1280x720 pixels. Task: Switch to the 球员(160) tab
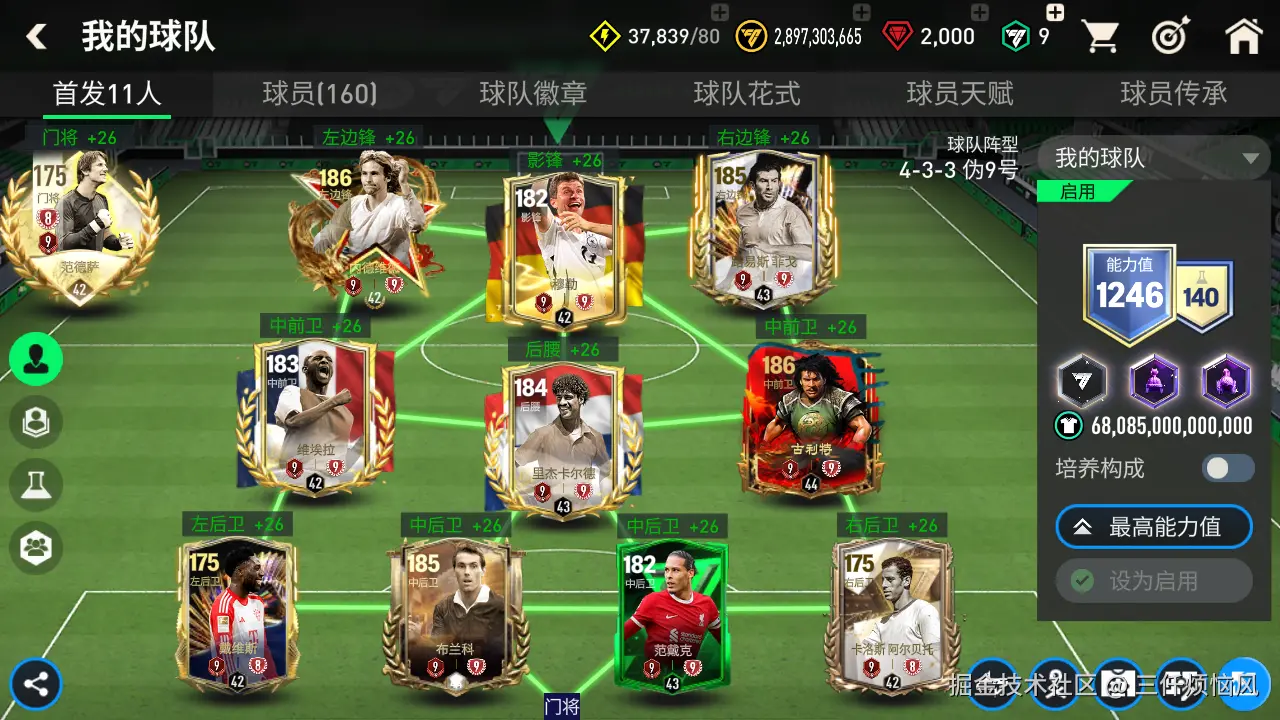pyautogui.click(x=320, y=94)
